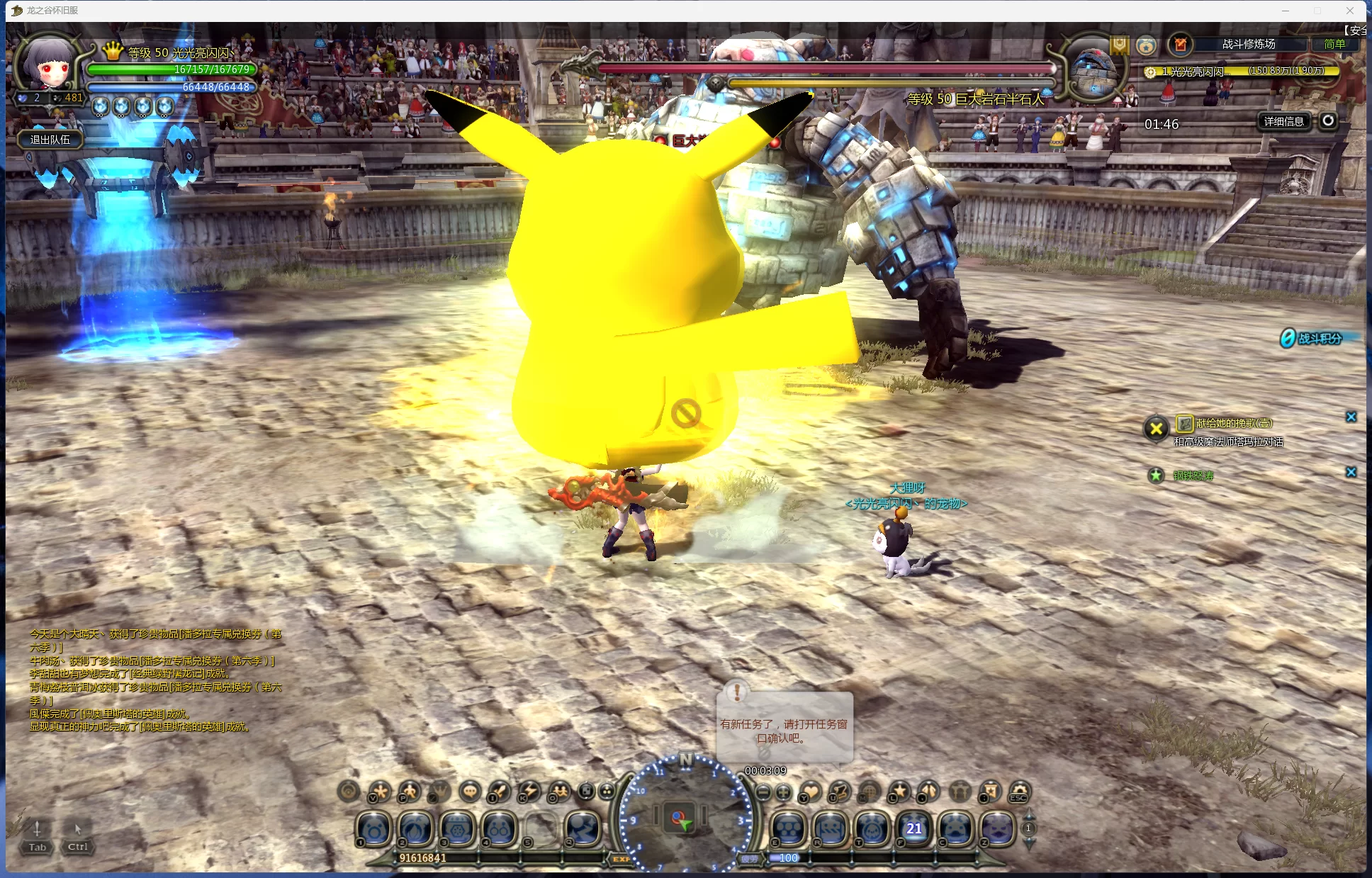Use the skill in hotbar slot Q
1372x878 pixels.
(x=583, y=828)
